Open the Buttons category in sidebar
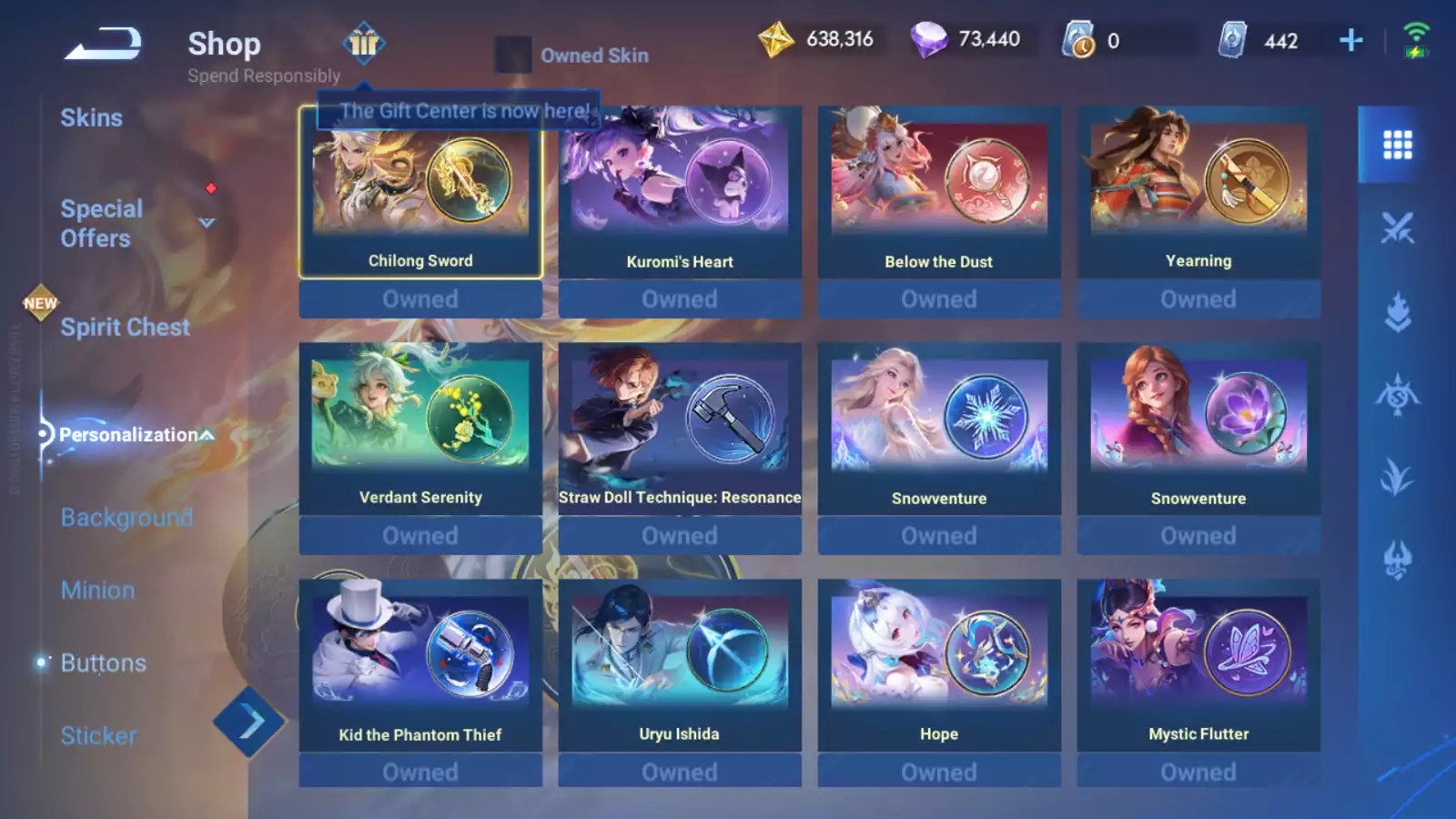This screenshot has height=819, width=1456. pyautogui.click(x=104, y=662)
